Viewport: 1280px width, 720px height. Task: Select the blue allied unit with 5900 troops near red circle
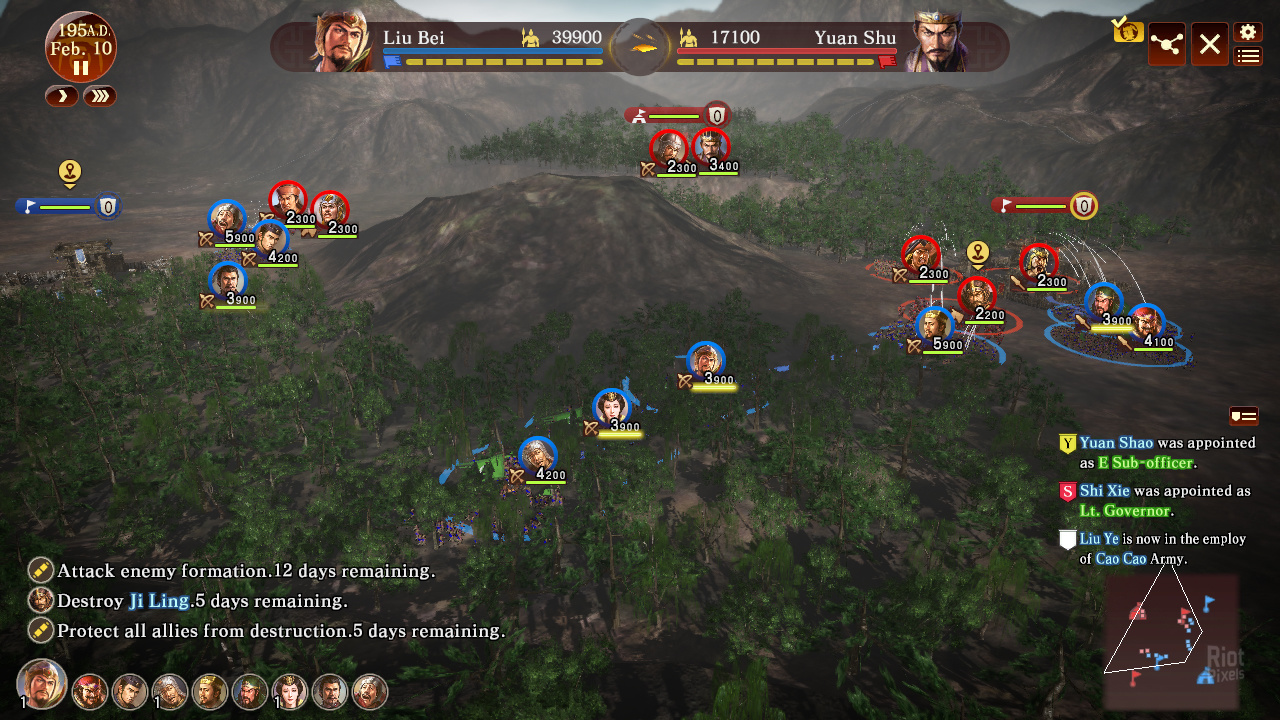[x=934, y=326]
